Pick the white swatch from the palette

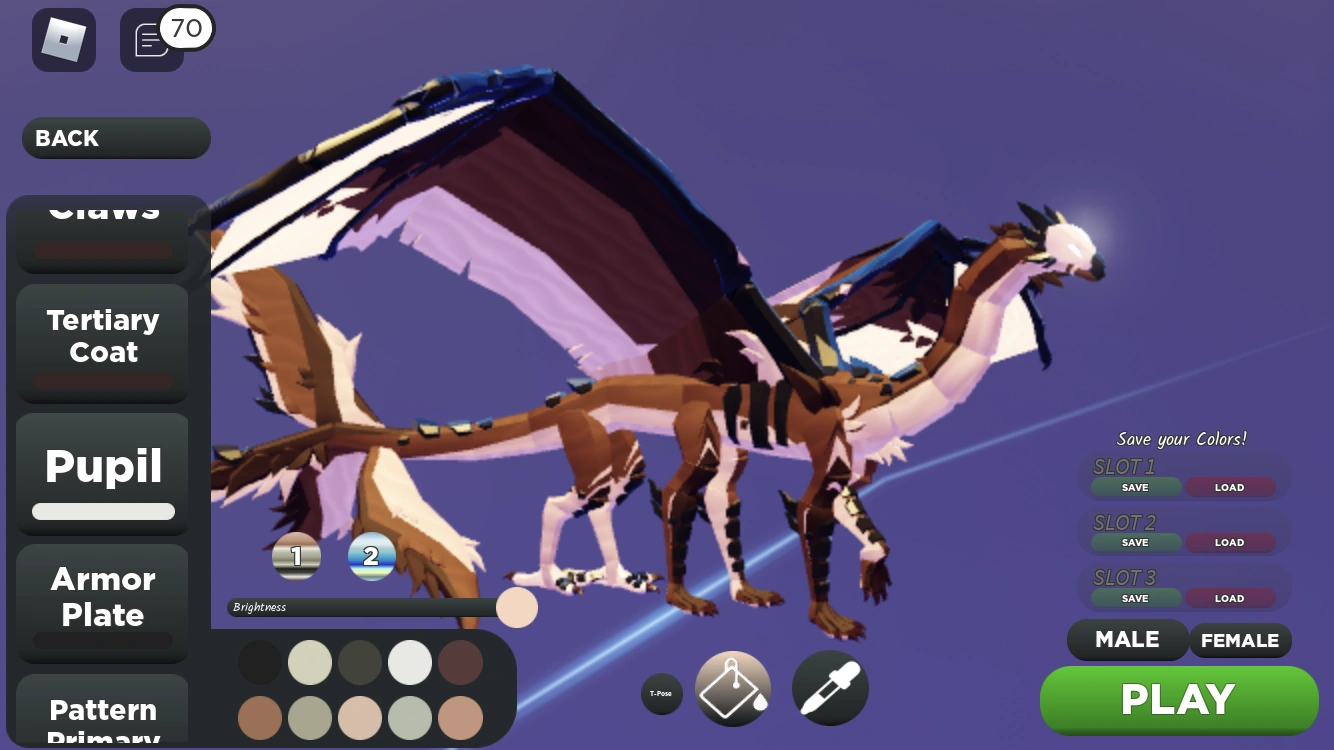pos(410,662)
